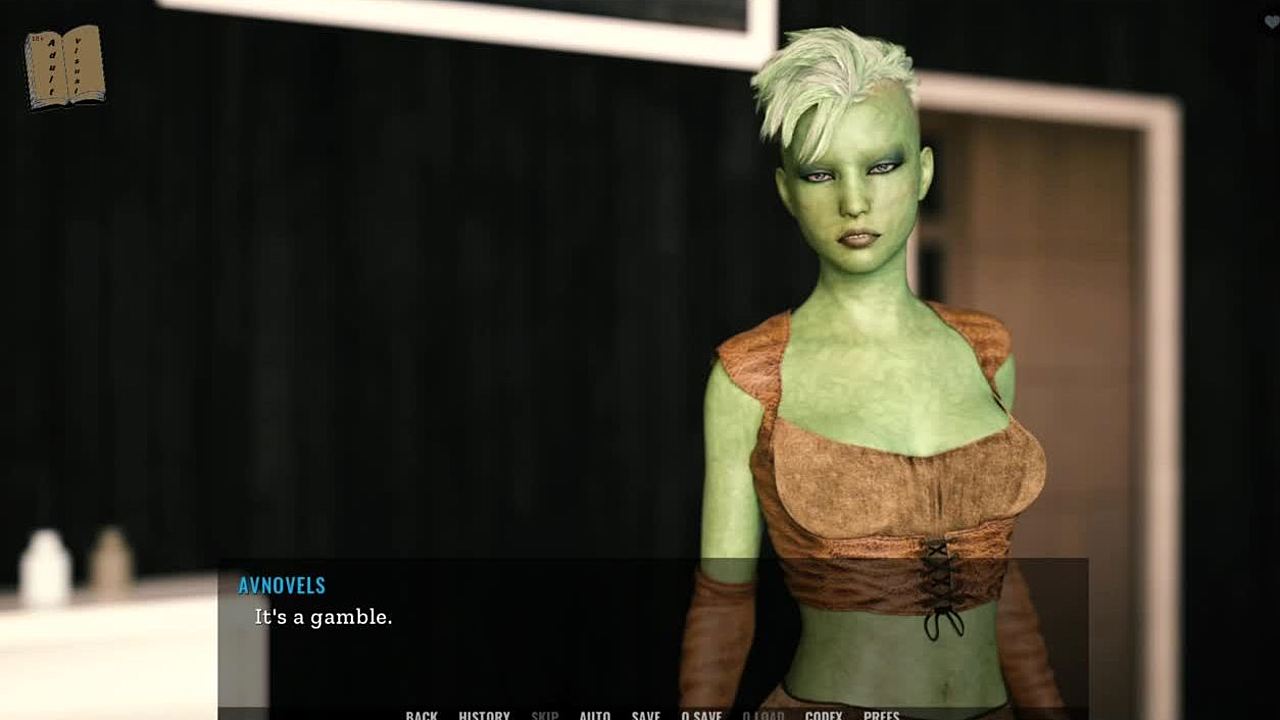Open the Save game screen
Image resolution: width=1280 pixels, height=720 pixels.
pyautogui.click(x=646, y=715)
